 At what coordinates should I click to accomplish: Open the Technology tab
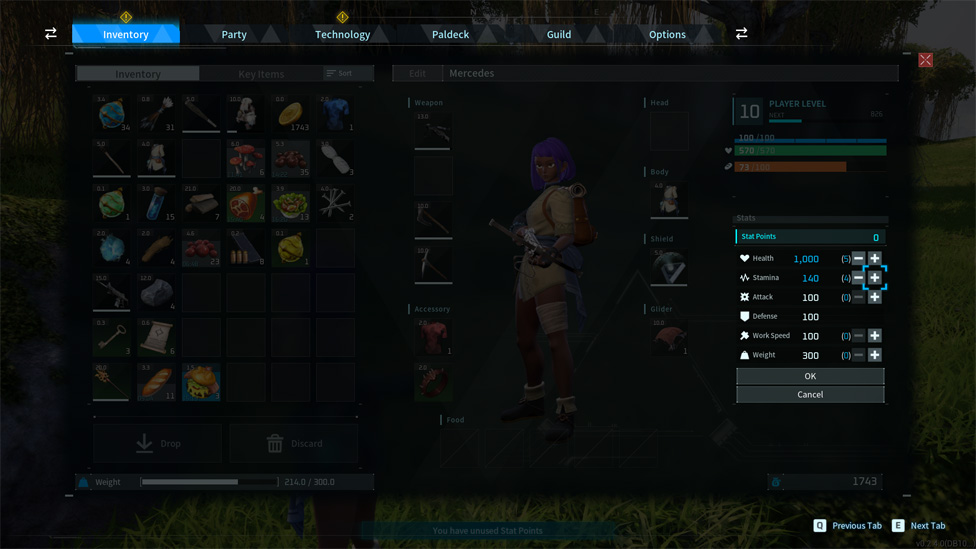coord(342,34)
